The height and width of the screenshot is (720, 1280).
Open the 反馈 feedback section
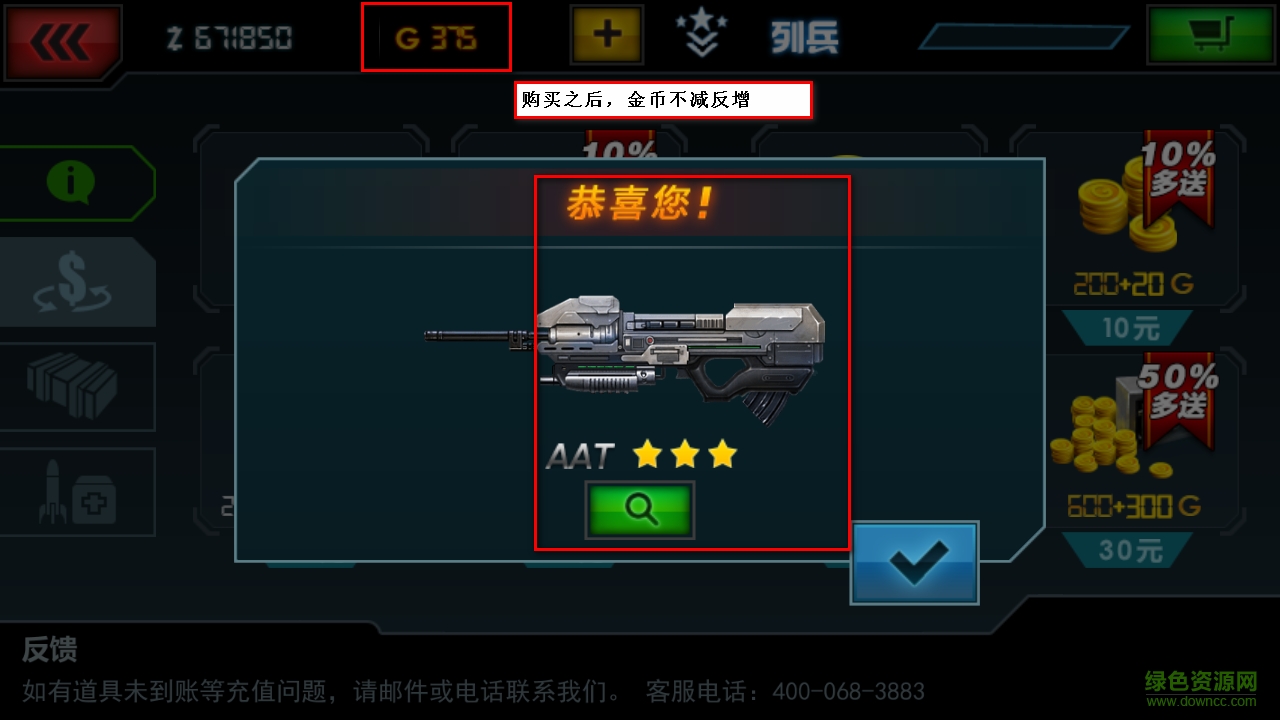[48, 650]
